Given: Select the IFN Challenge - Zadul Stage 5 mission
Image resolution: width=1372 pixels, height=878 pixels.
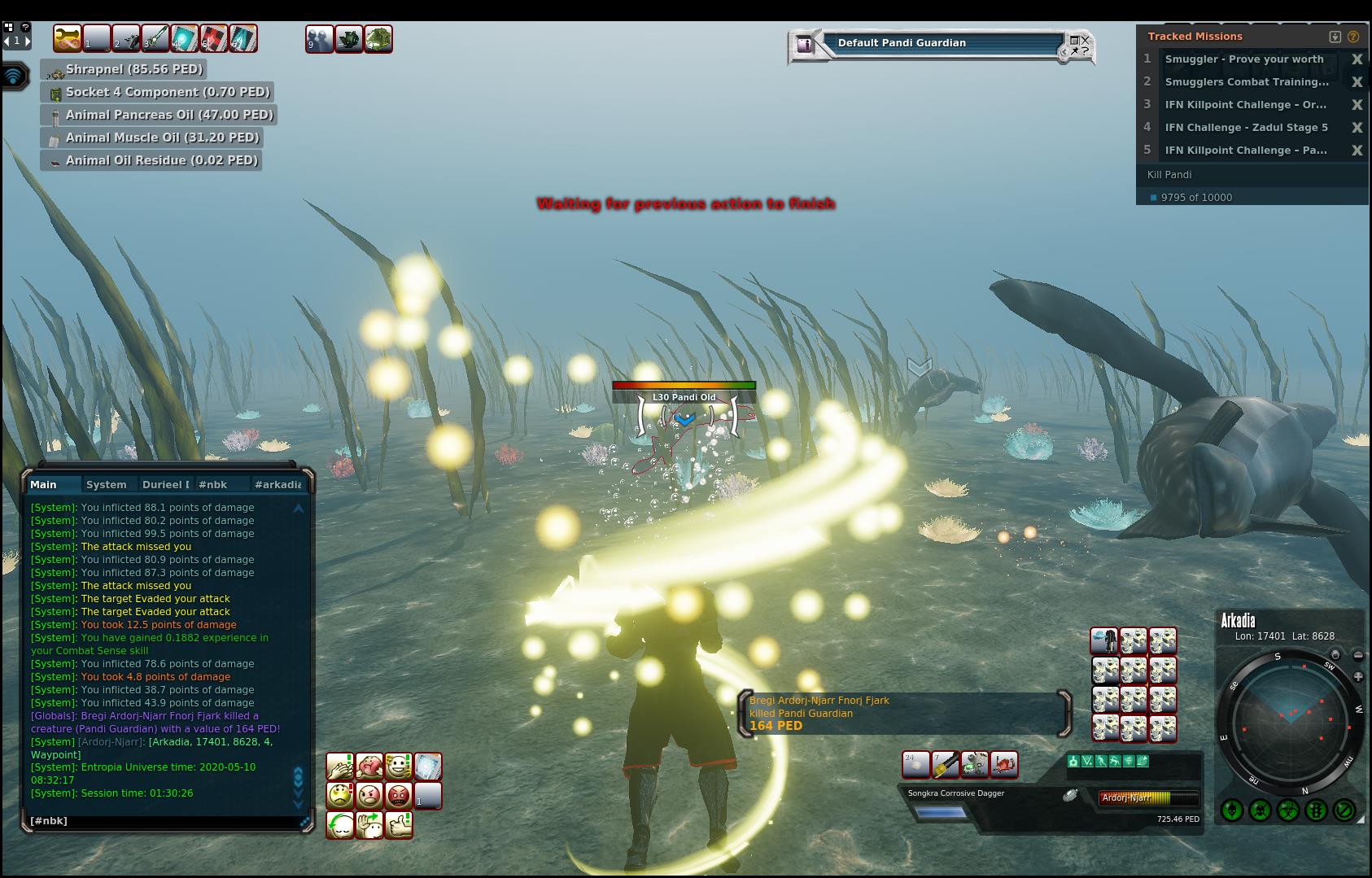Looking at the screenshot, I should coord(1246,128).
